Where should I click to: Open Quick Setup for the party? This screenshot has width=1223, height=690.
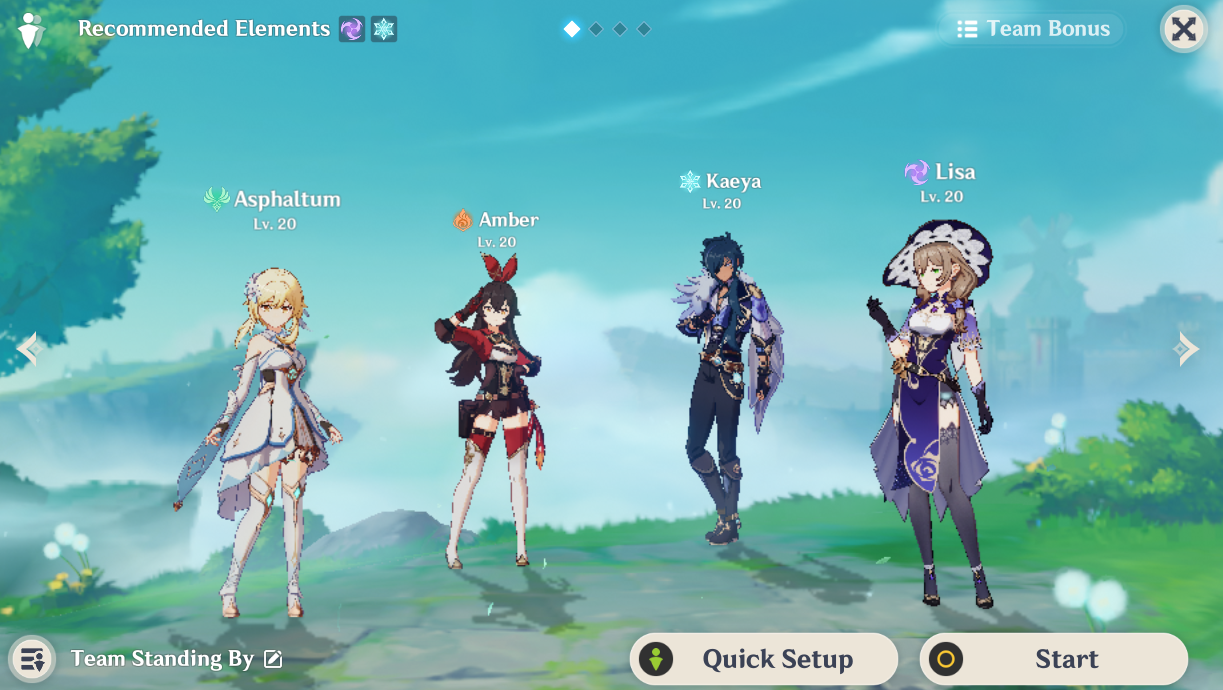tap(763, 659)
